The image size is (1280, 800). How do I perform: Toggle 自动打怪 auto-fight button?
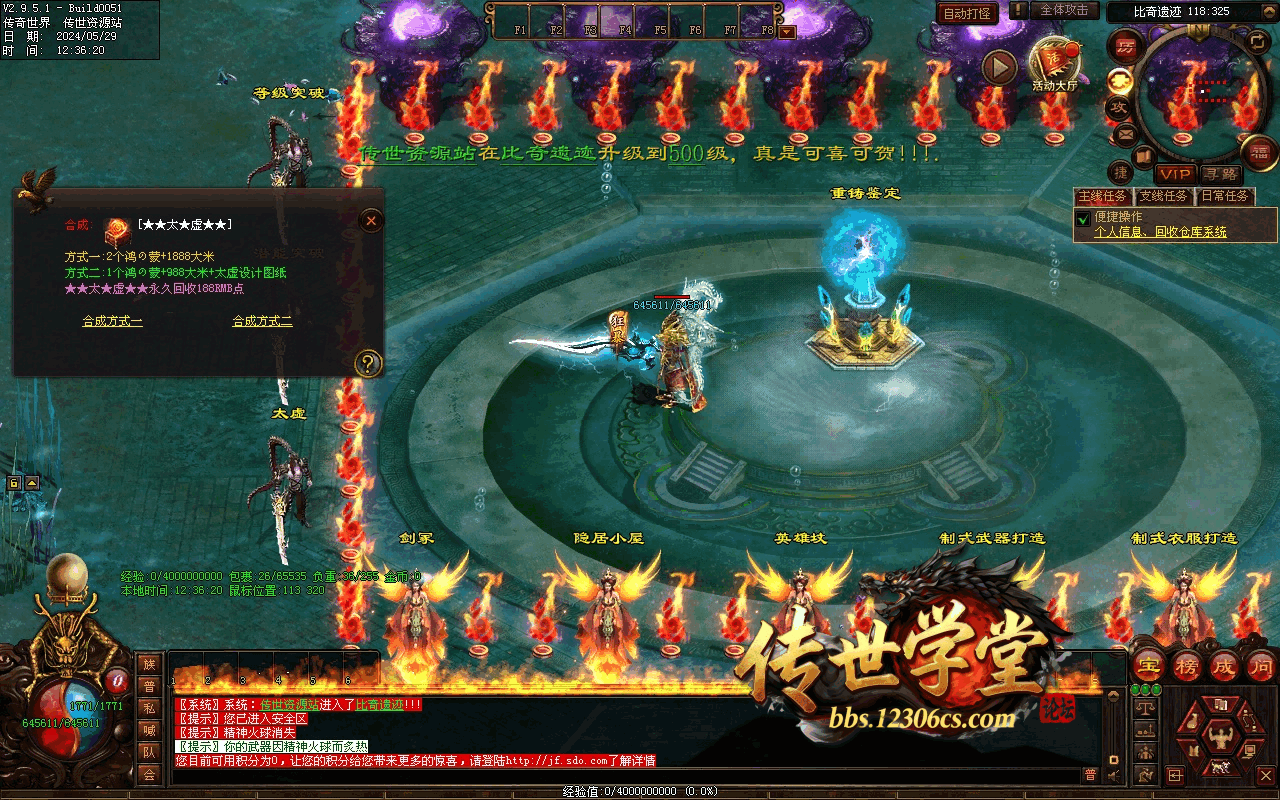967,13
